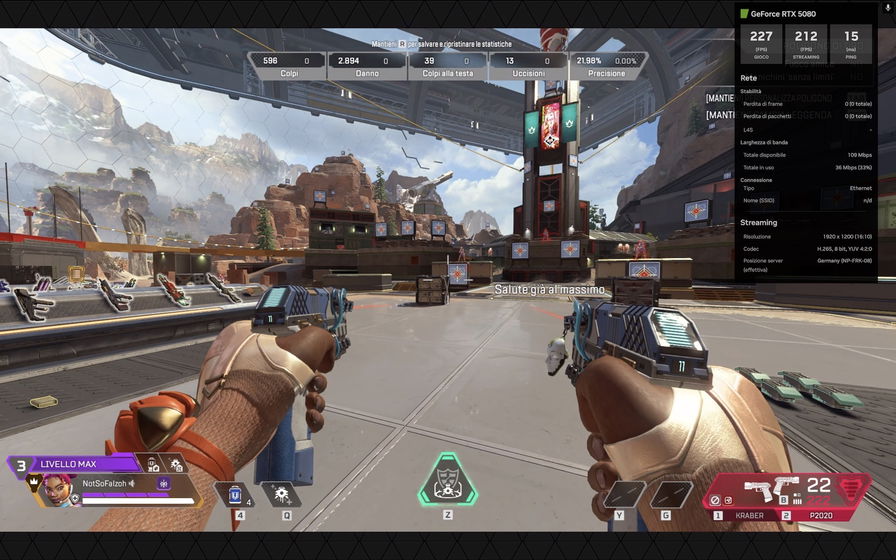Screen dimensions: 896x560
Task: Click the Colpi alla testa stat panel
Action: (x=447, y=66)
